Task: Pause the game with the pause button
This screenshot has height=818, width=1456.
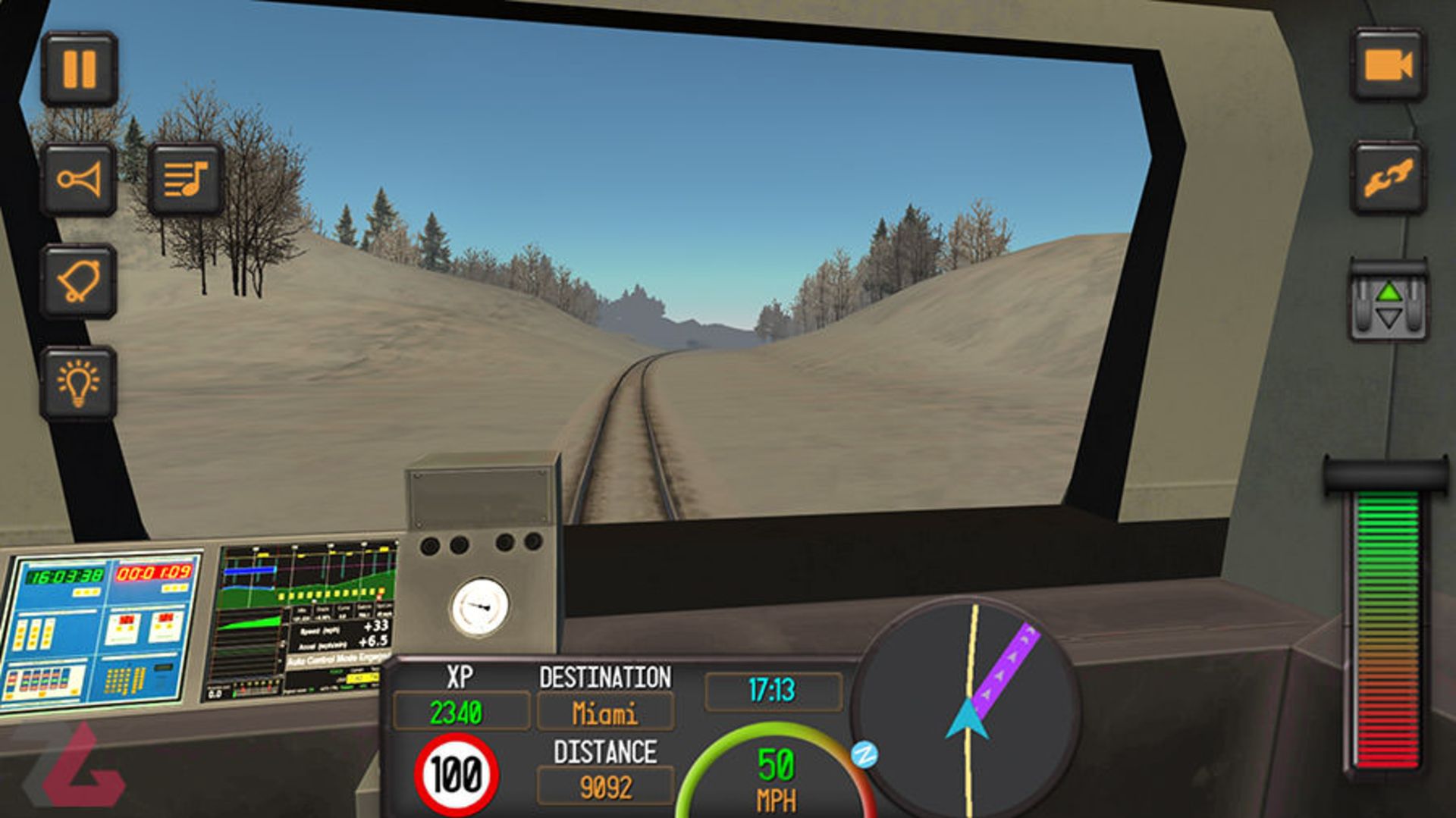Action: click(x=79, y=69)
